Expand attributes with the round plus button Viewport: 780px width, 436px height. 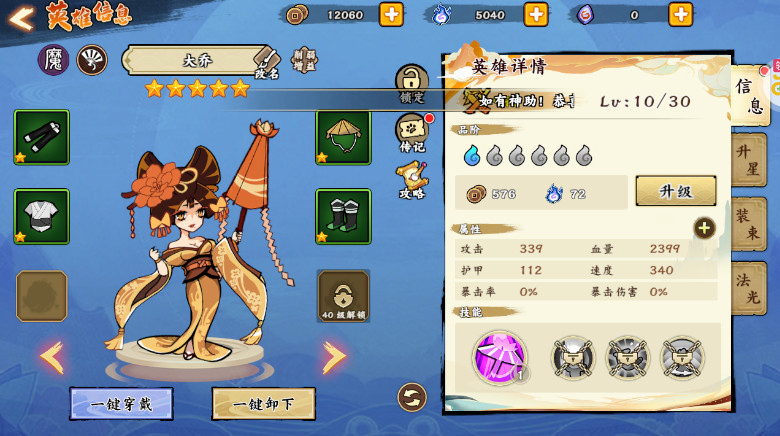[704, 228]
